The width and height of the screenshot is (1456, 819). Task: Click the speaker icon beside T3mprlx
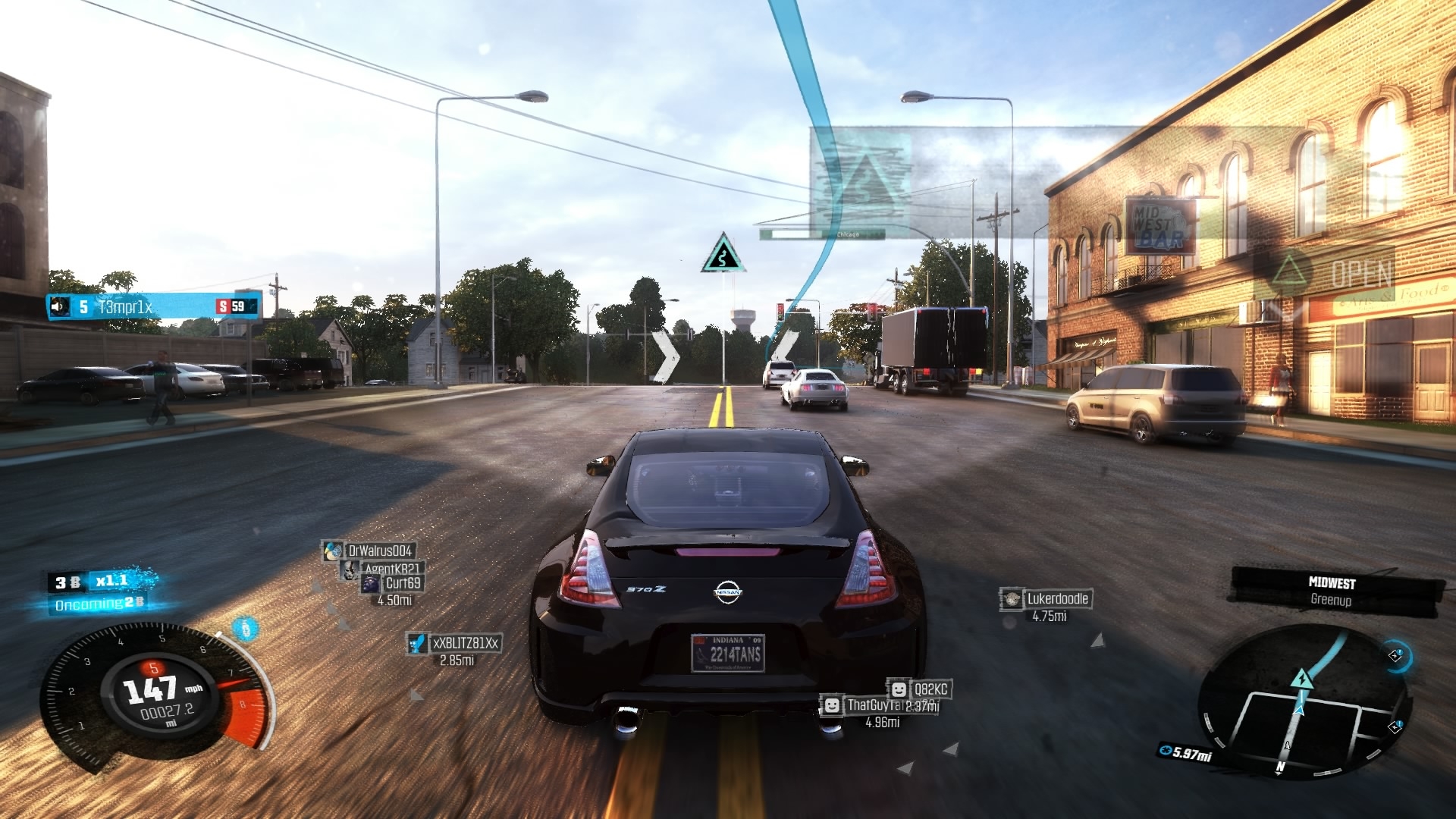tap(59, 306)
